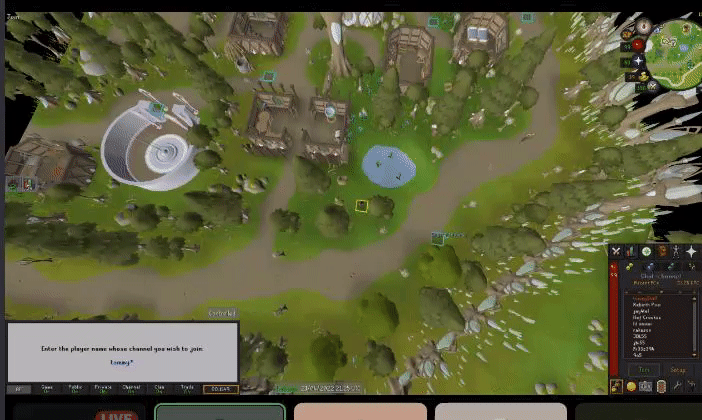Image resolution: width=702 pixels, height=420 pixels.
Task: Open the chat-channel Setup button
Action: point(678,369)
